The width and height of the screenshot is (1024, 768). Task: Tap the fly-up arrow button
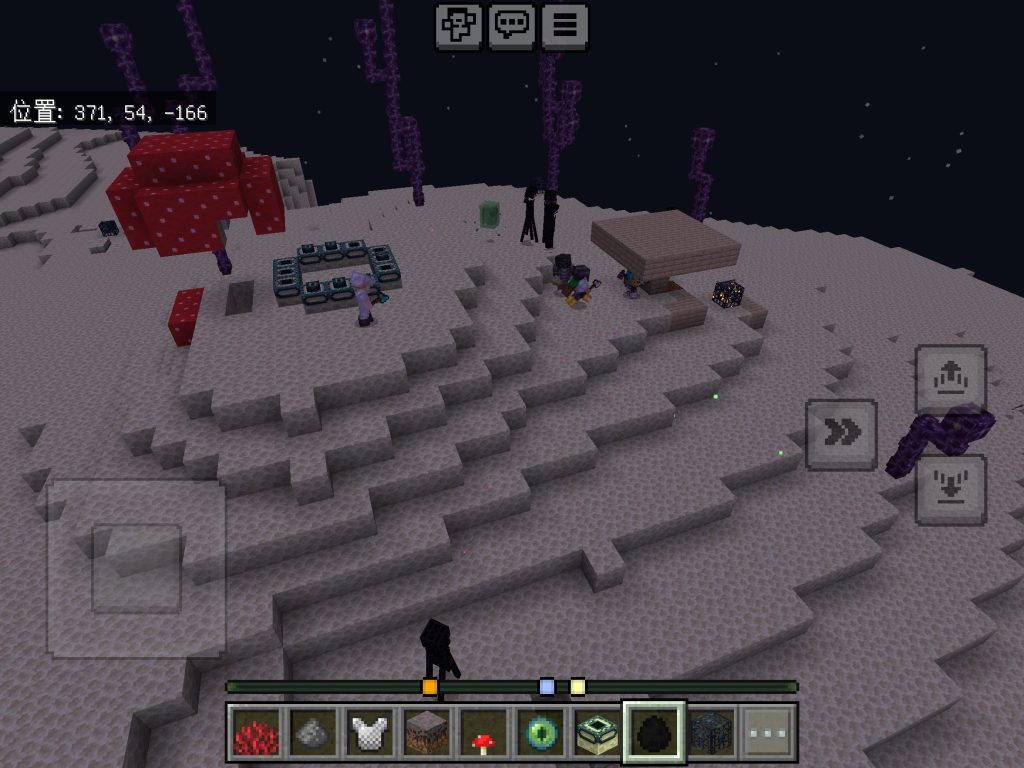pyautogui.click(x=950, y=379)
